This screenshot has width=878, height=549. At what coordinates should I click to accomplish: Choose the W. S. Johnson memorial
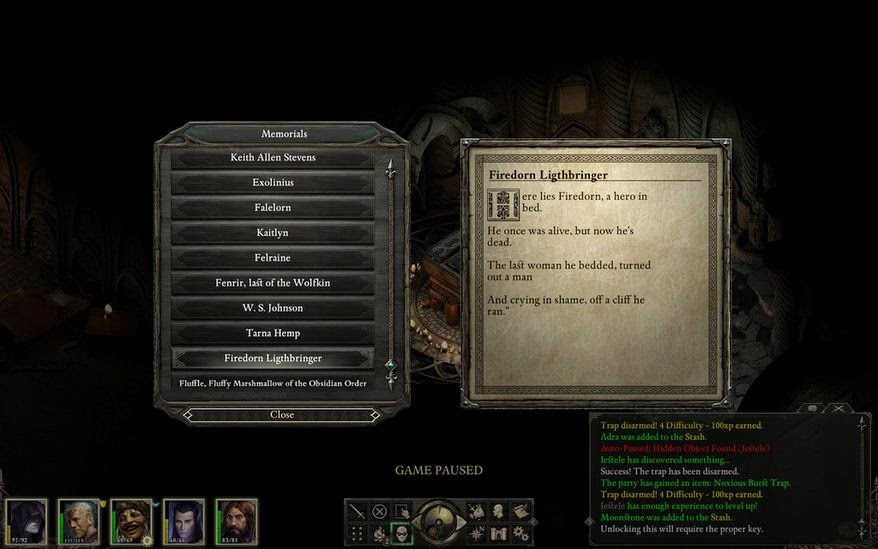point(273,308)
